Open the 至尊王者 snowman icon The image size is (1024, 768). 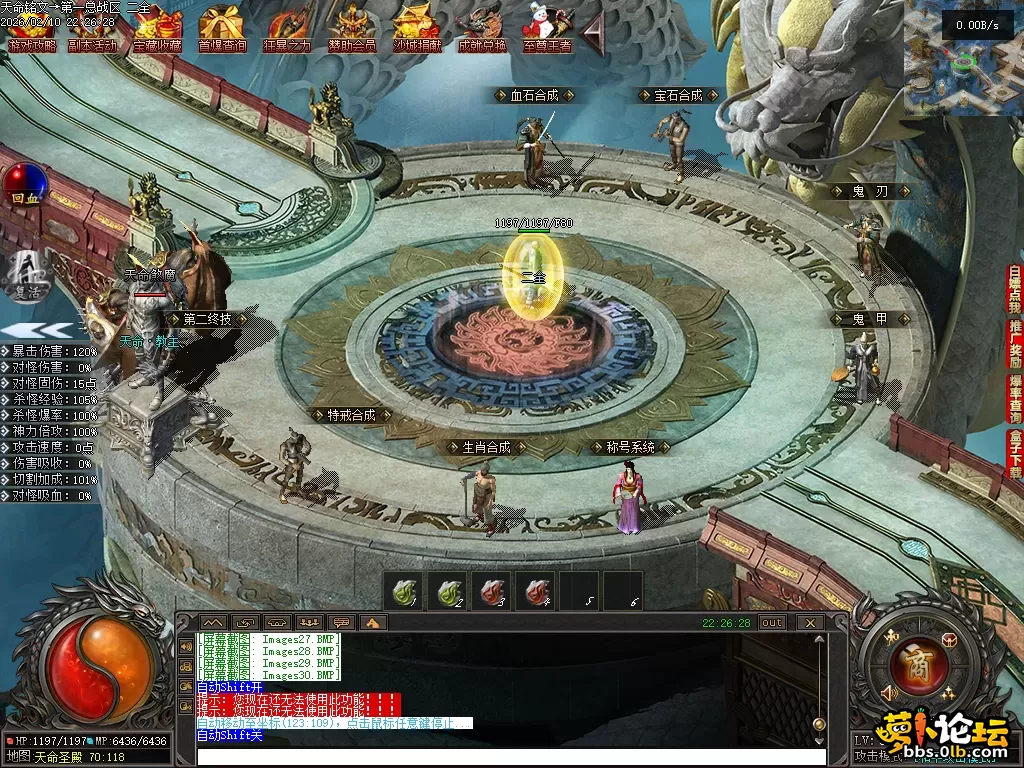tap(546, 30)
